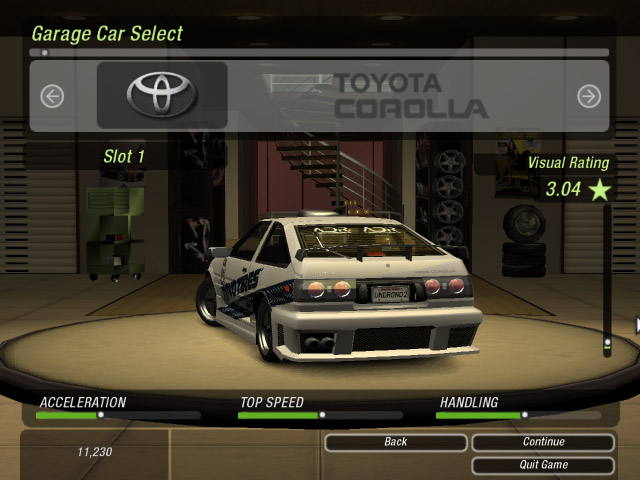Show the next car with right arrow

click(x=589, y=96)
